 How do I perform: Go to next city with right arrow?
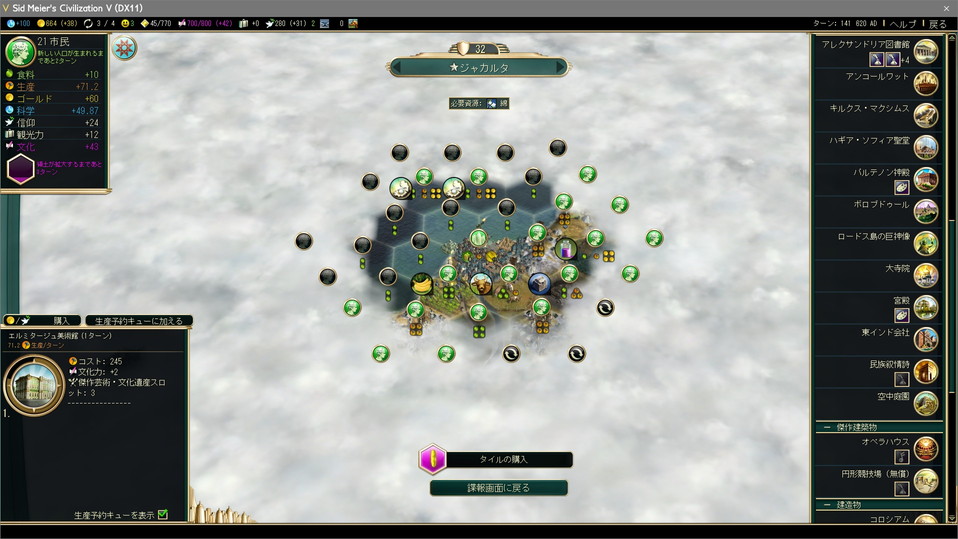pyautogui.click(x=560, y=68)
